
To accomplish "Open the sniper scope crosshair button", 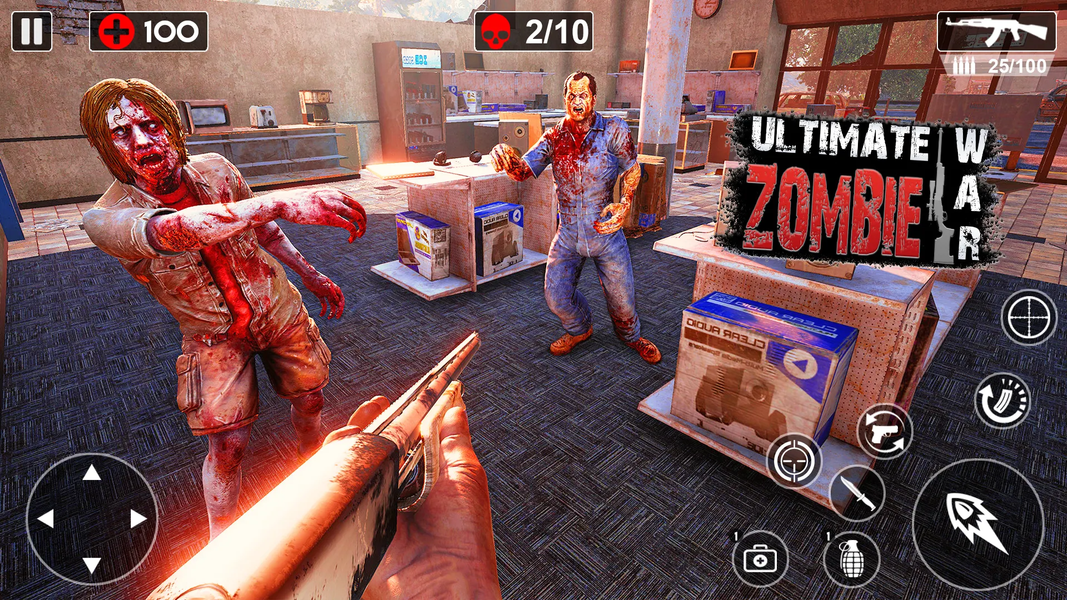I will [x=1029, y=319].
